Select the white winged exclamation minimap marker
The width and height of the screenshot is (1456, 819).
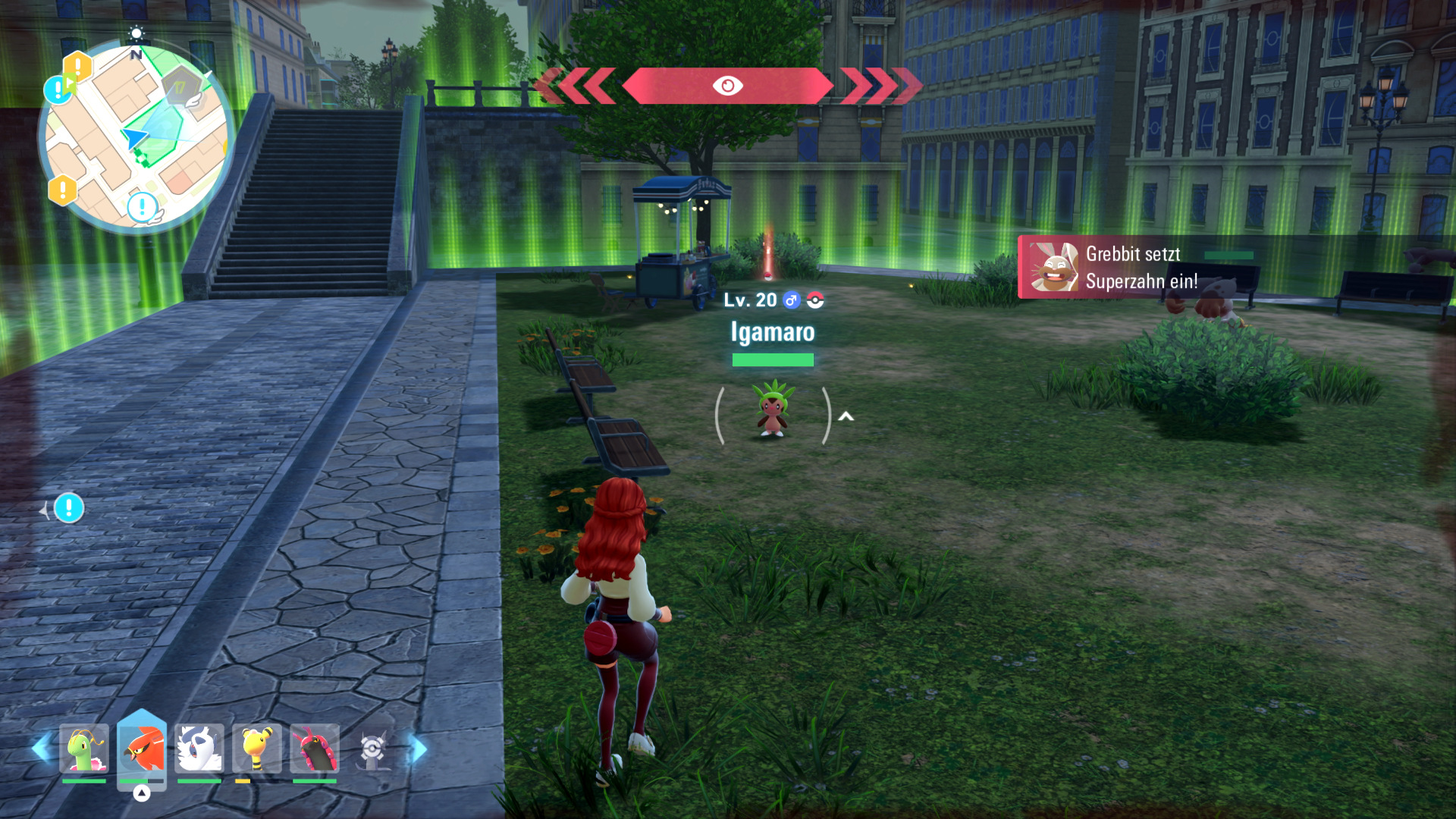point(143,207)
